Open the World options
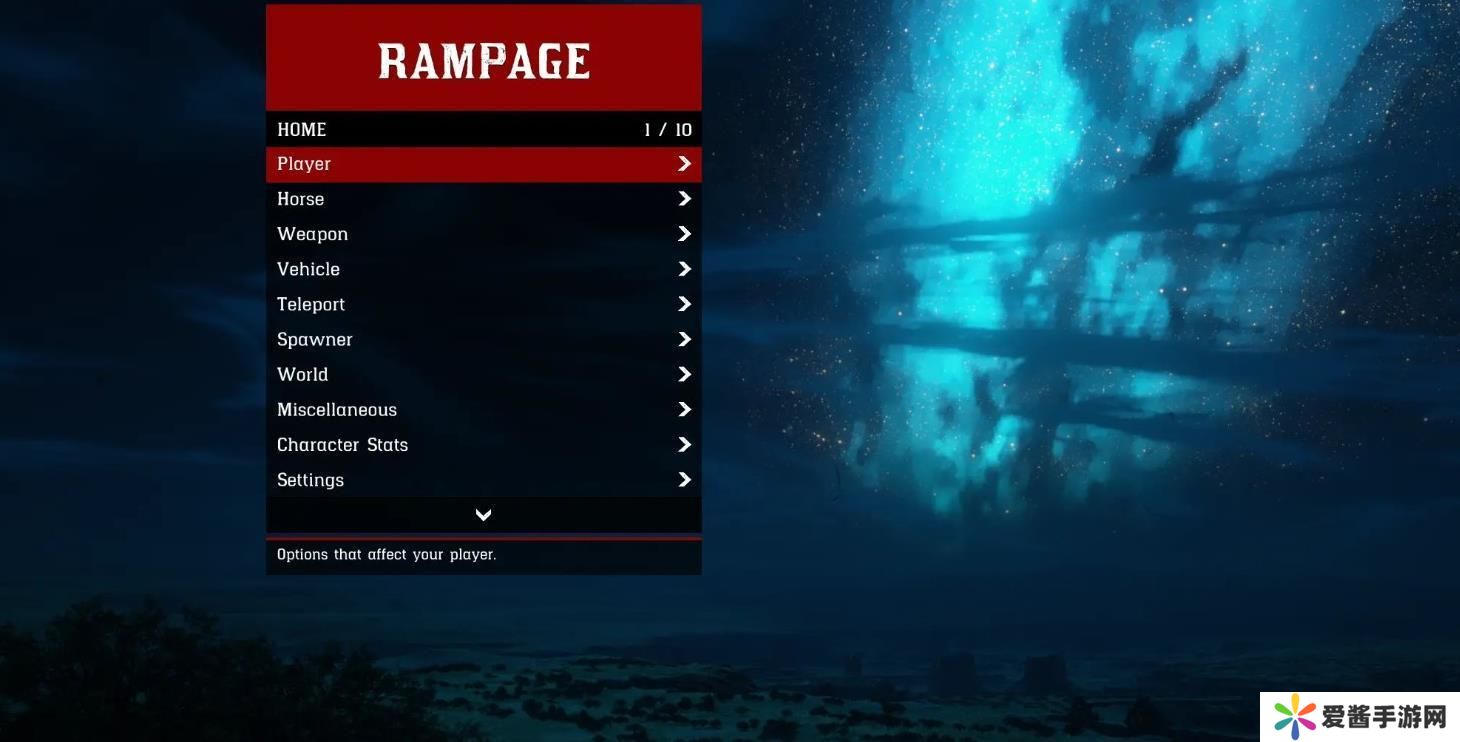This screenshot has width=1460, height=742. pyautogui.click(x=483, y=374)
